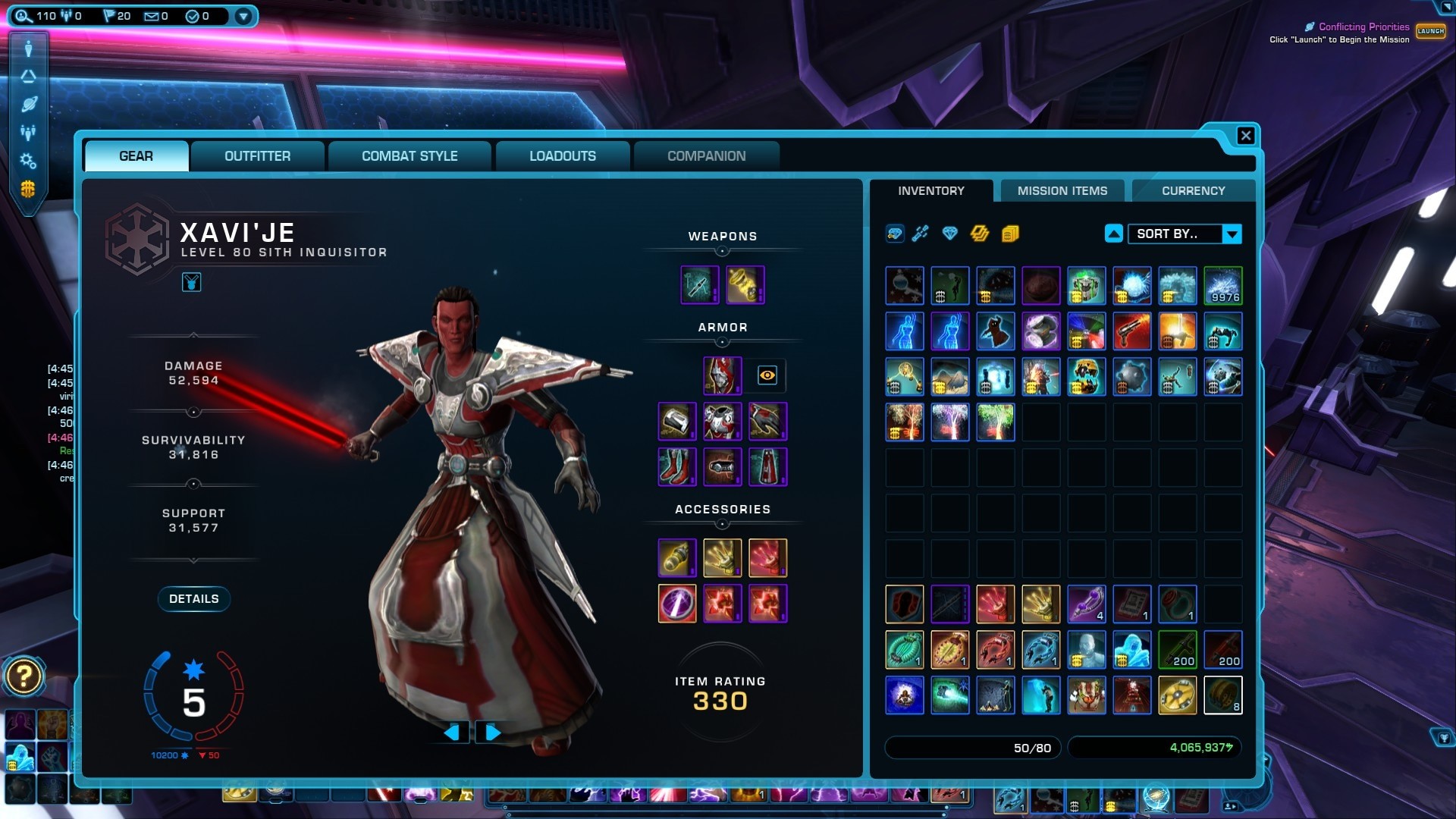Switch to the Outfitter tab
The image size is (1456, 819).
257,156
